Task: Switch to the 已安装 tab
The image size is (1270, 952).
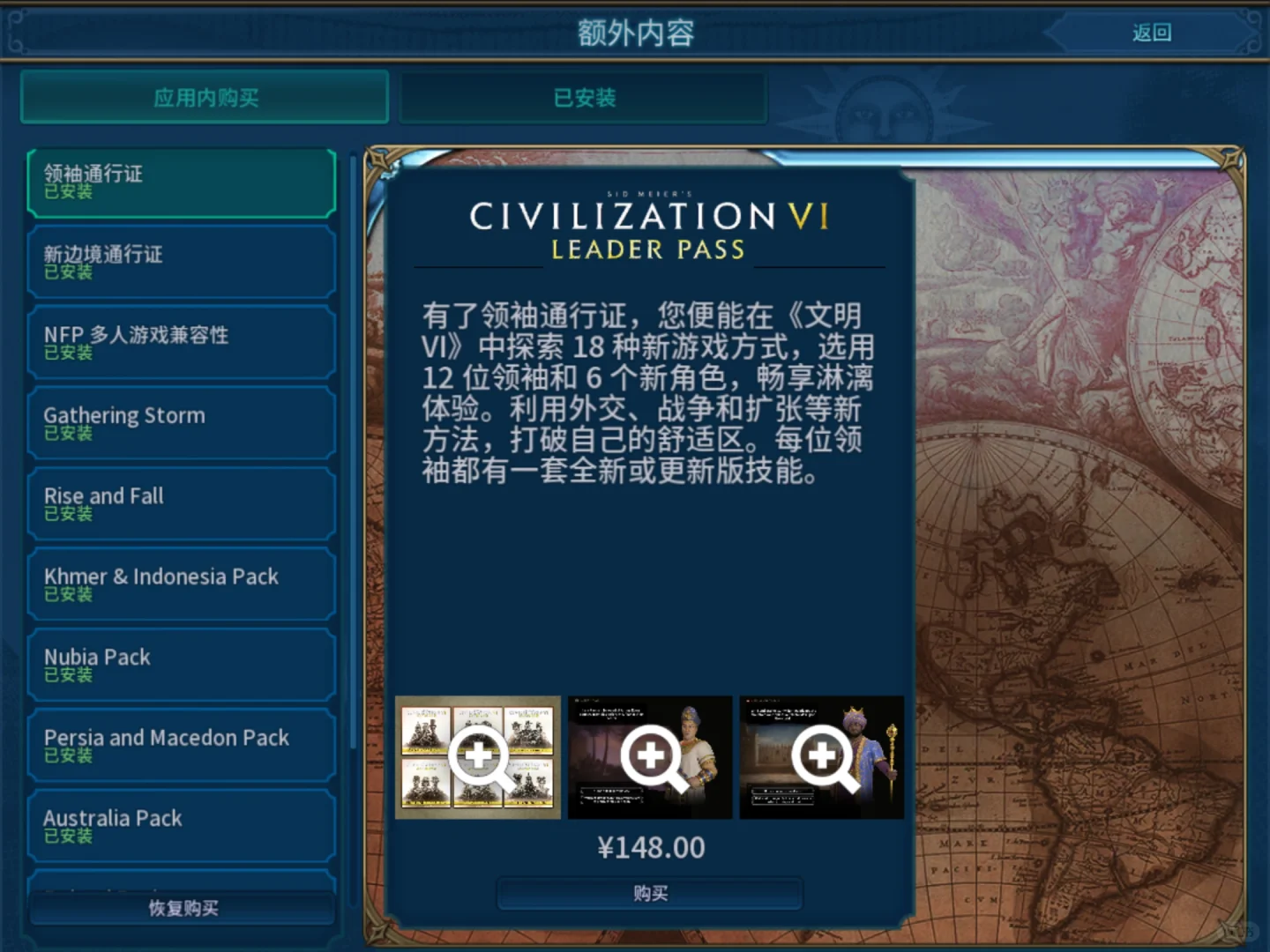Action: (582, 98)
